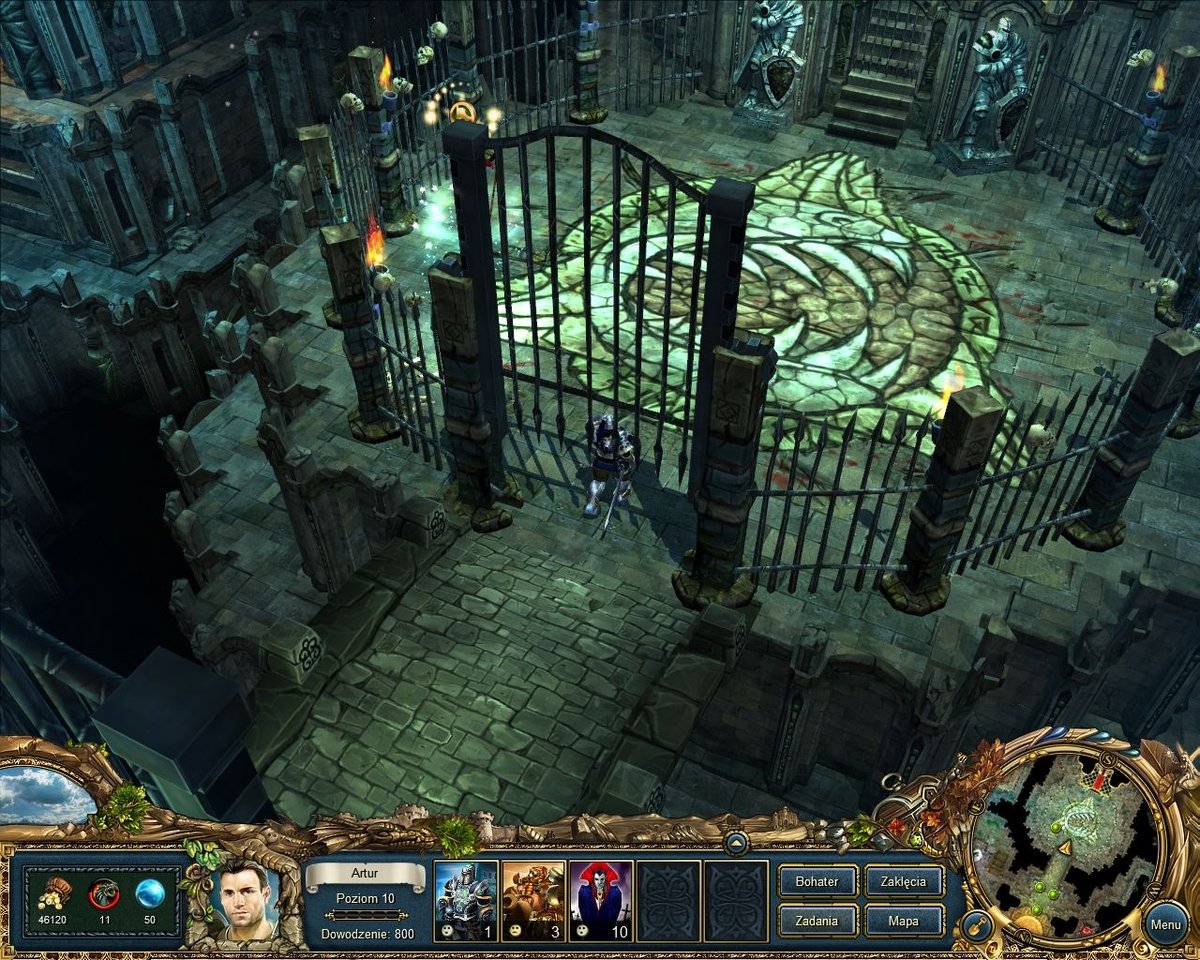Viewport: 1200px width, 960px height.
Task: Open the Bohater hero screen
Action: [x=817, y=881]
